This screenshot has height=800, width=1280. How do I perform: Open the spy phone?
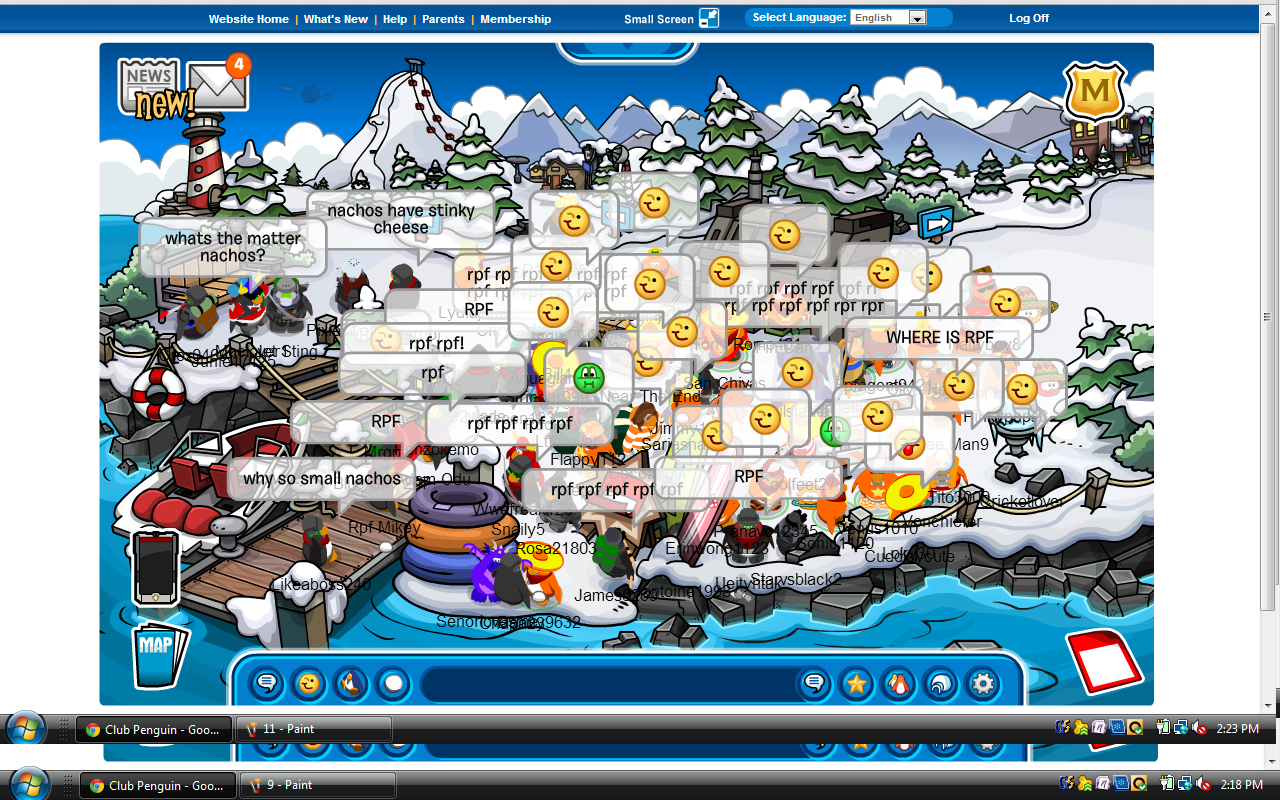point(155,568)
